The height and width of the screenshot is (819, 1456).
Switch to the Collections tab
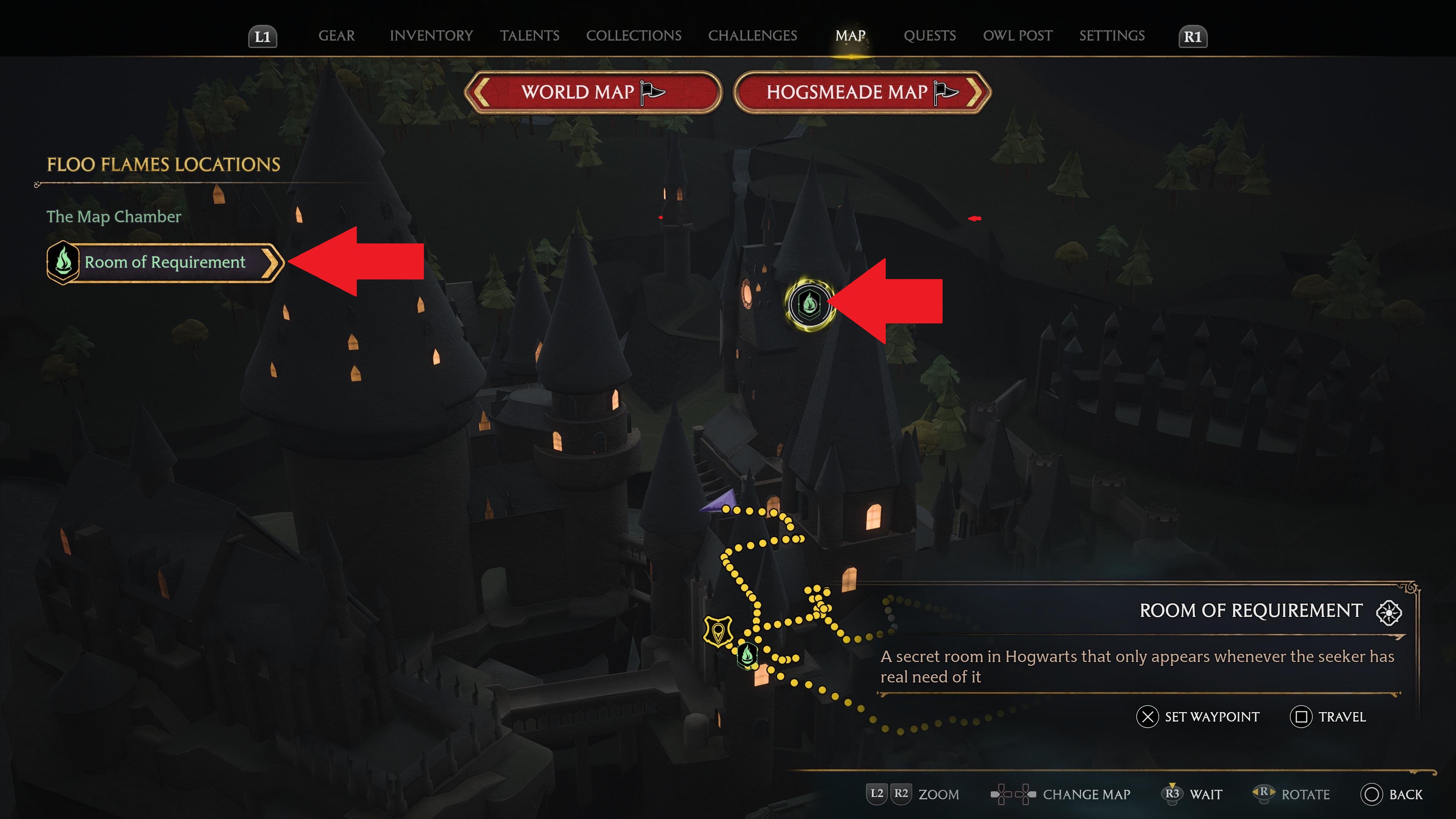click(634, 35)
